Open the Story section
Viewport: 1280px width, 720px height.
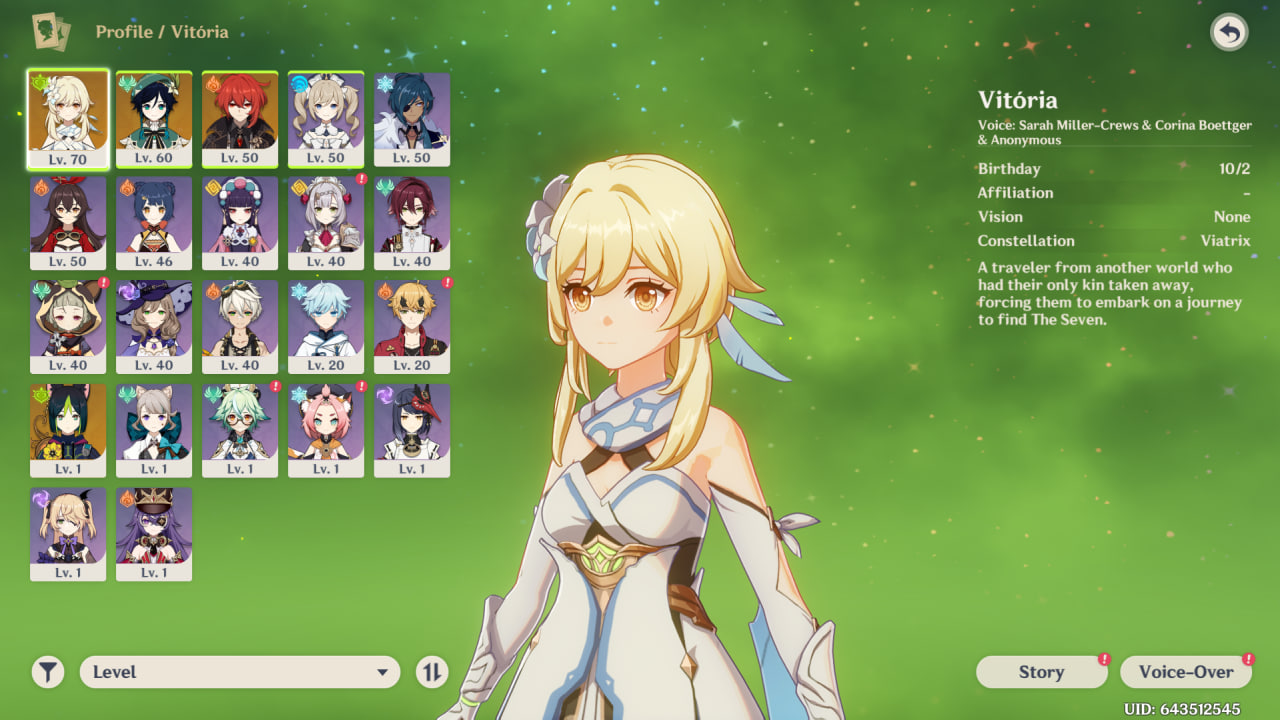(1041, 672)
